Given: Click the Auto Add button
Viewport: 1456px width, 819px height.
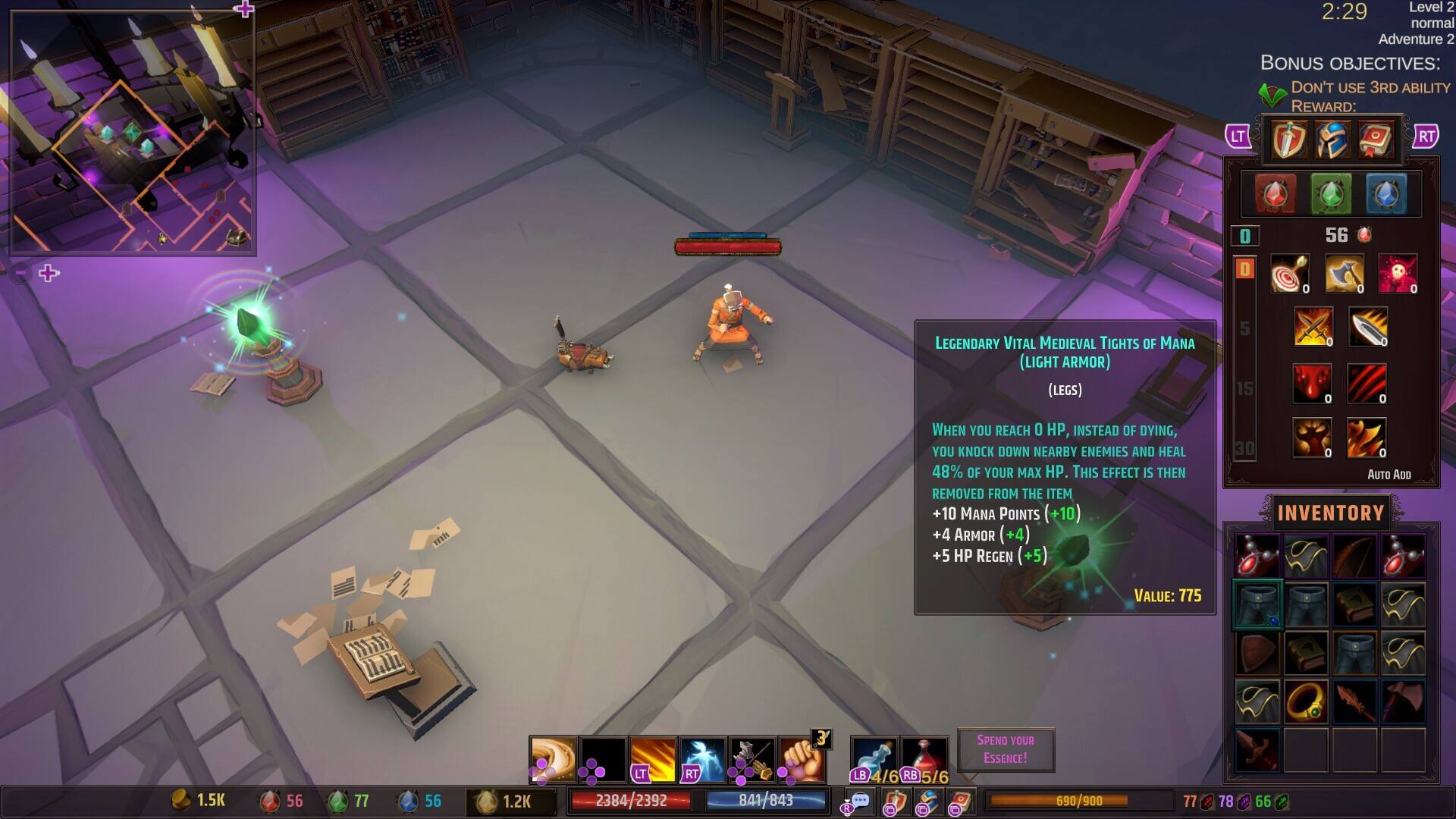Looking at the screenshot, I should [x=1389, y=475].
